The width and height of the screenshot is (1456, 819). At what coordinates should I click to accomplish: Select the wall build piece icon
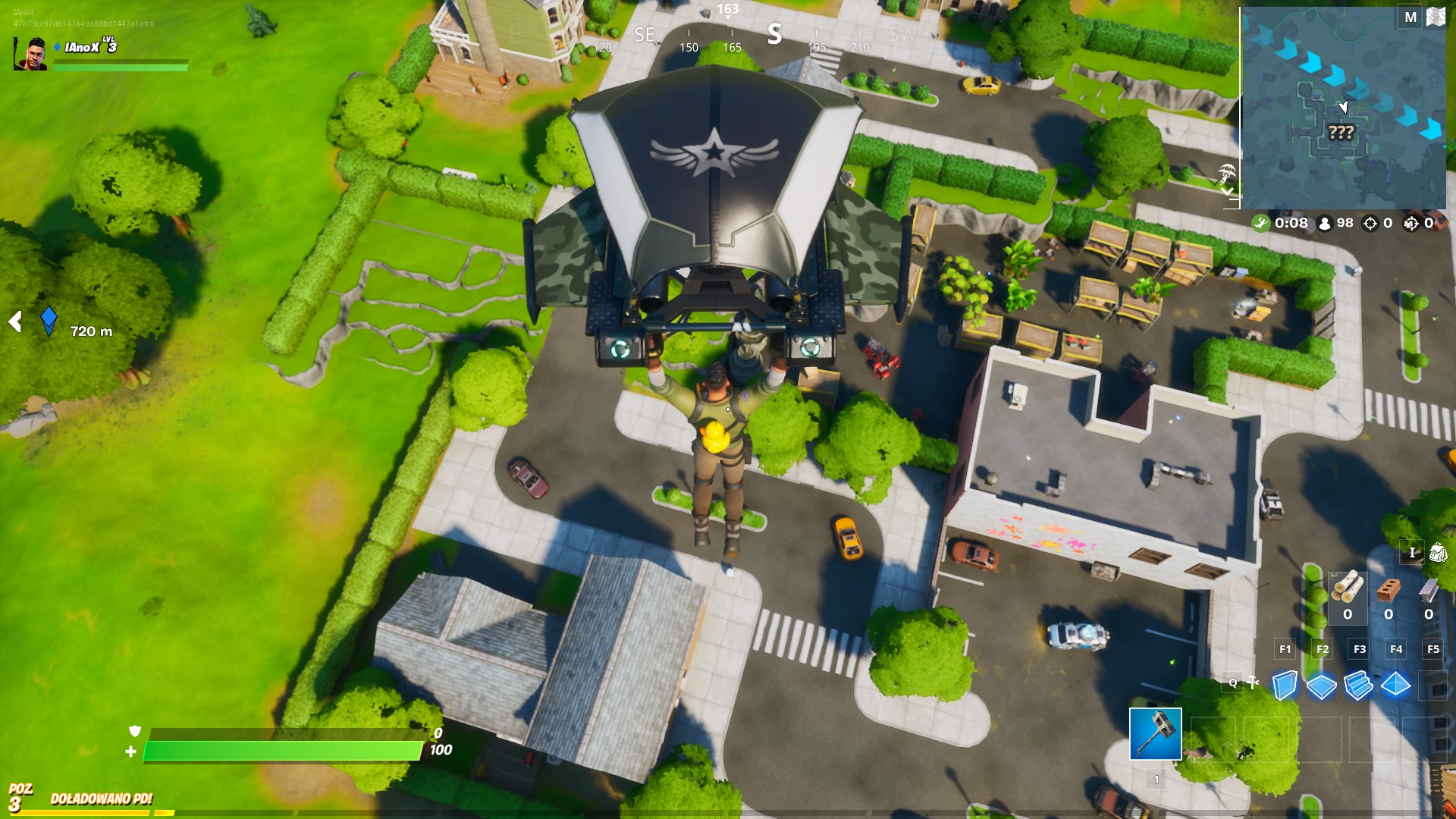[x=1285, y=685]
